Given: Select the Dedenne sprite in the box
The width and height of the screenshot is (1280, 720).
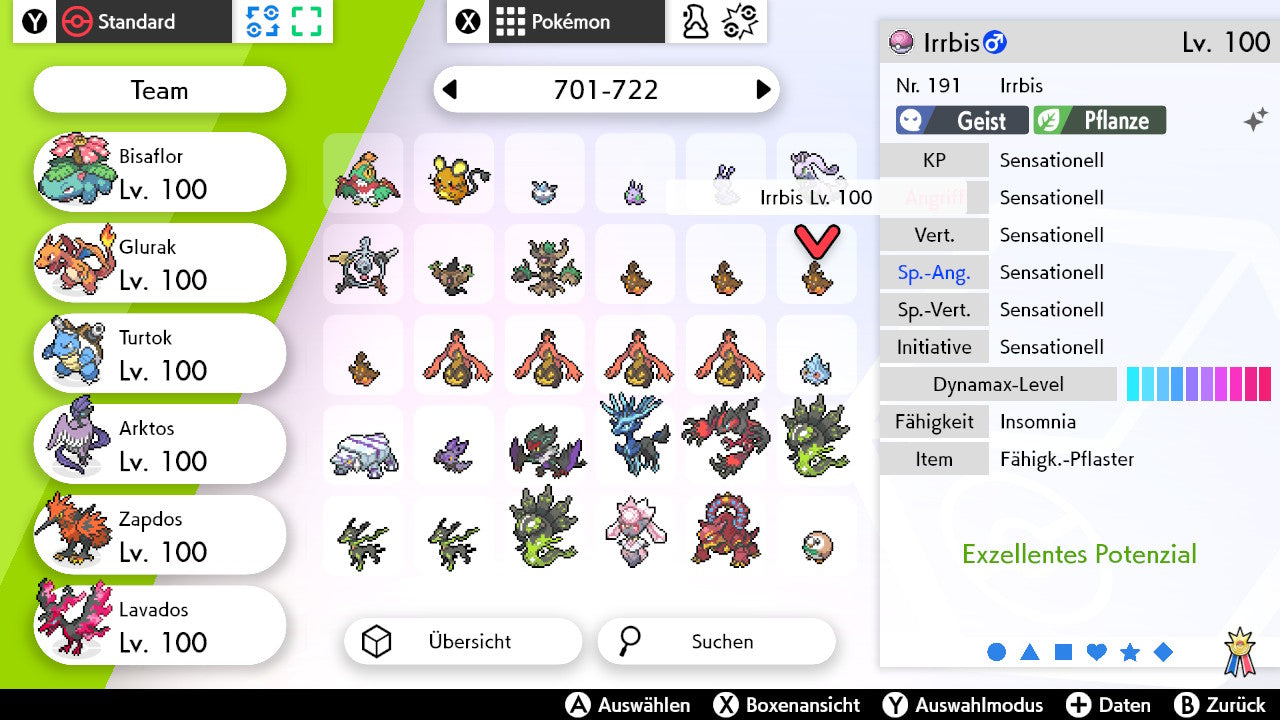Looking at the screenshot, I should pyautogui.click(x=454, y=177).
